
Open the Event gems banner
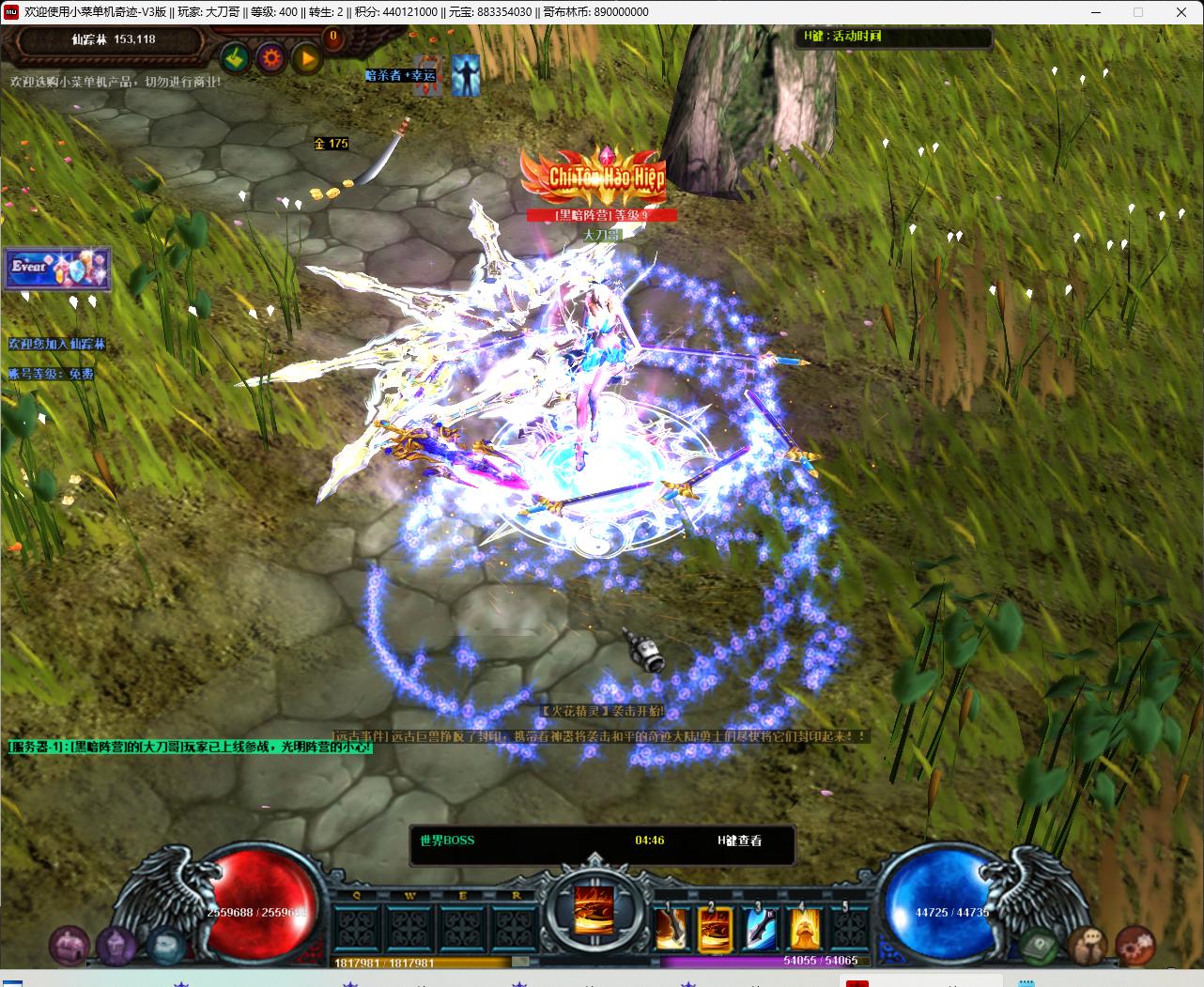pyautogui.click(x=58, y=269)
